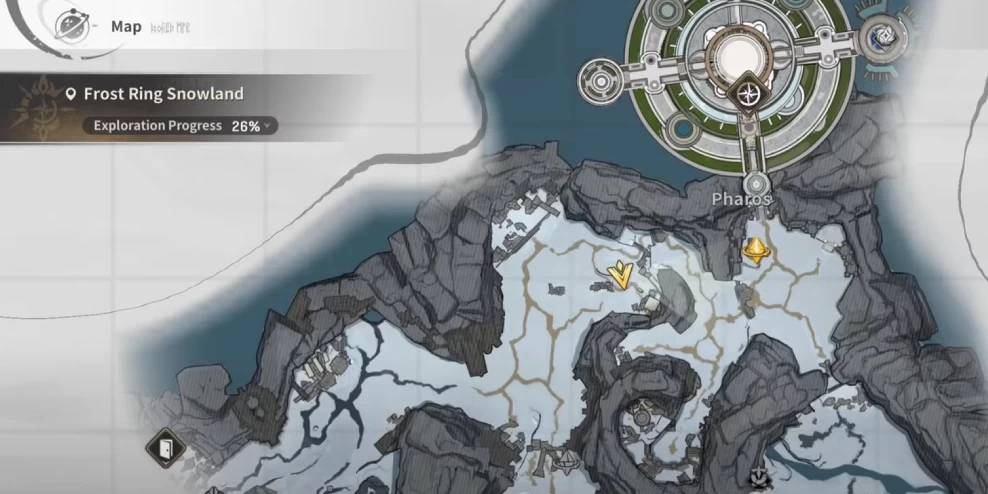988x494 pixels.
Task: Select the compass-star diamond marker on the ring
Action: click(749, 94)
